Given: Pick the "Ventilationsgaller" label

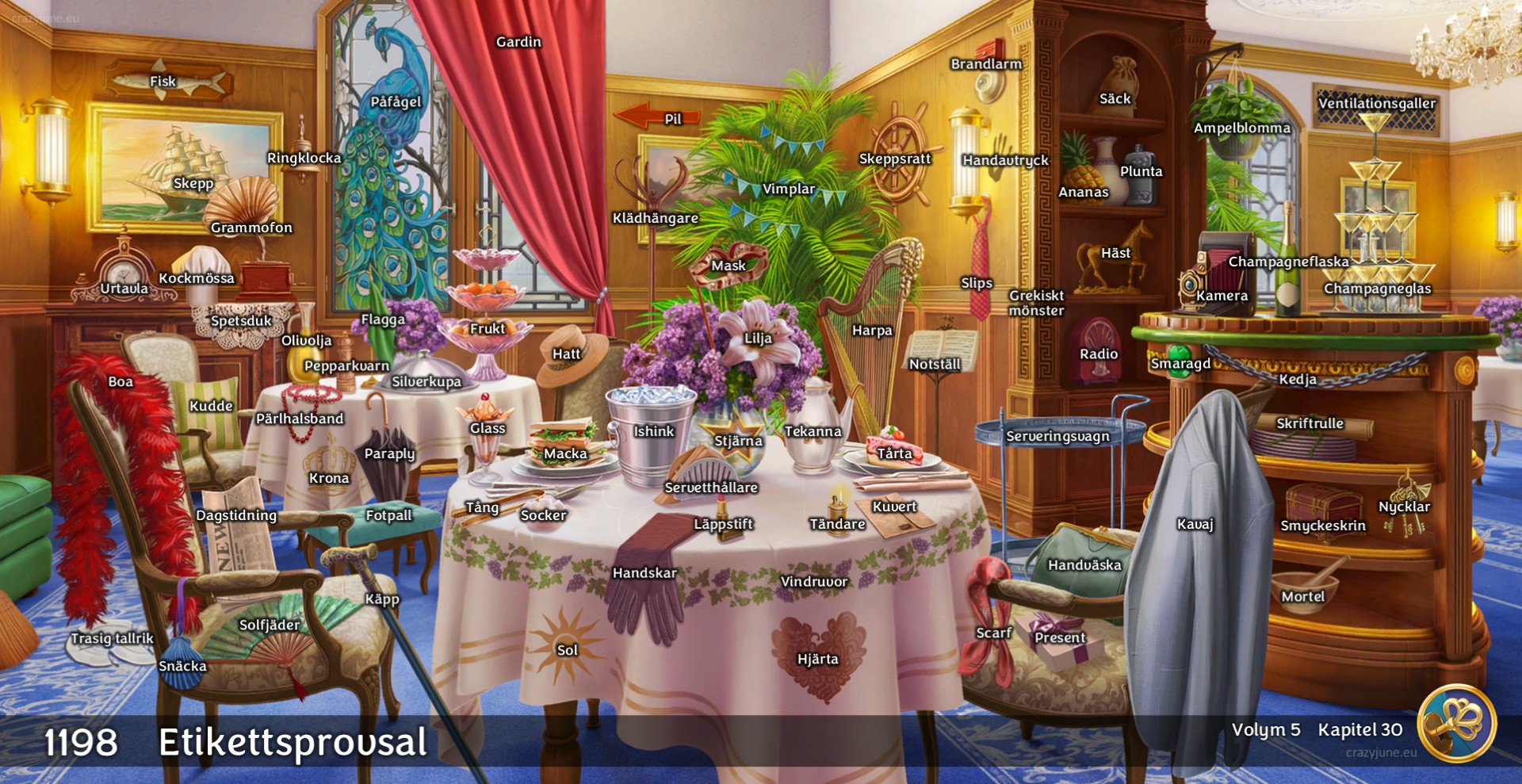Looking at the screenshot, I should point(1376,103).
